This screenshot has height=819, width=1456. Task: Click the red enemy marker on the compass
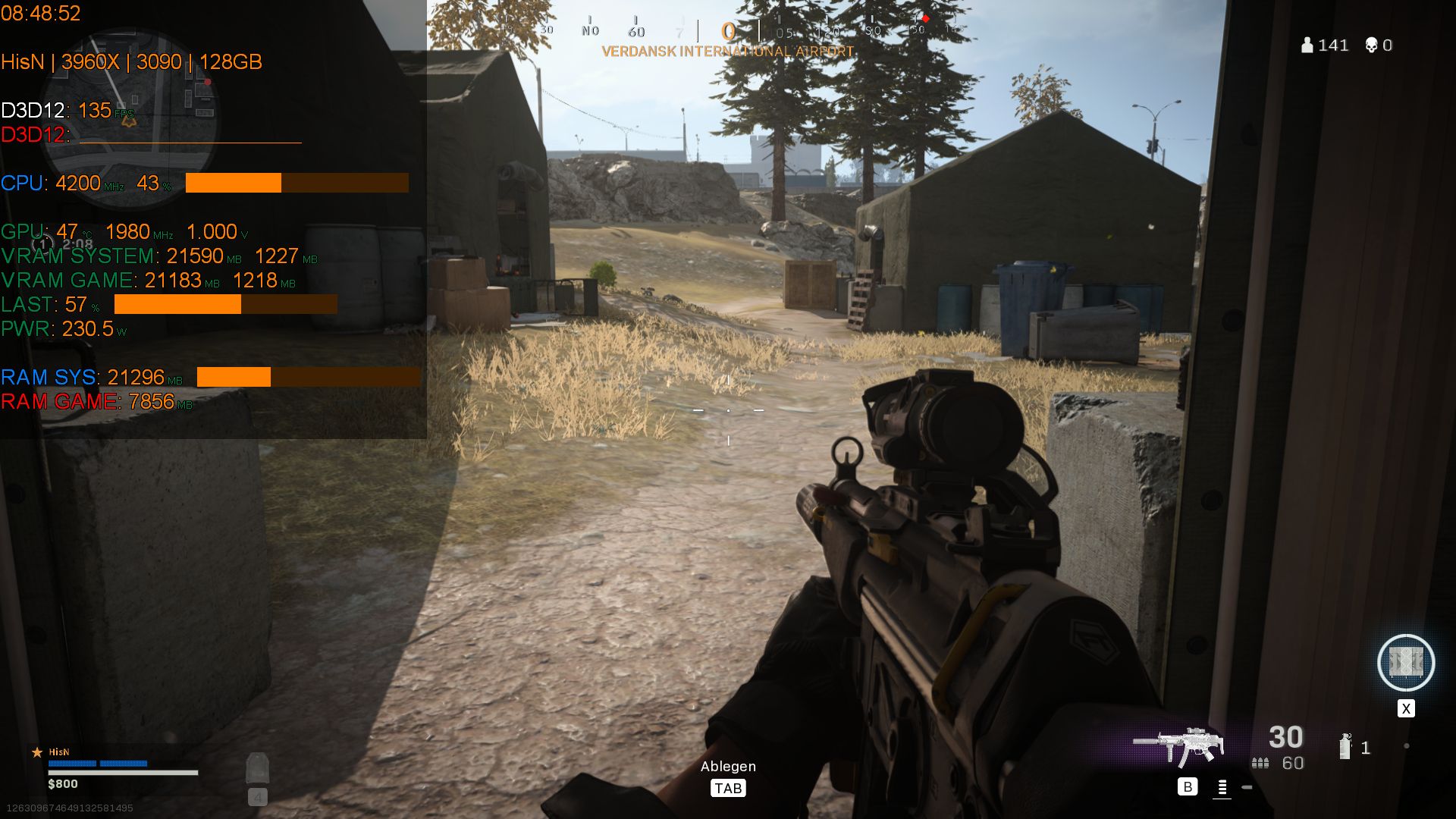tap(926, 19)
